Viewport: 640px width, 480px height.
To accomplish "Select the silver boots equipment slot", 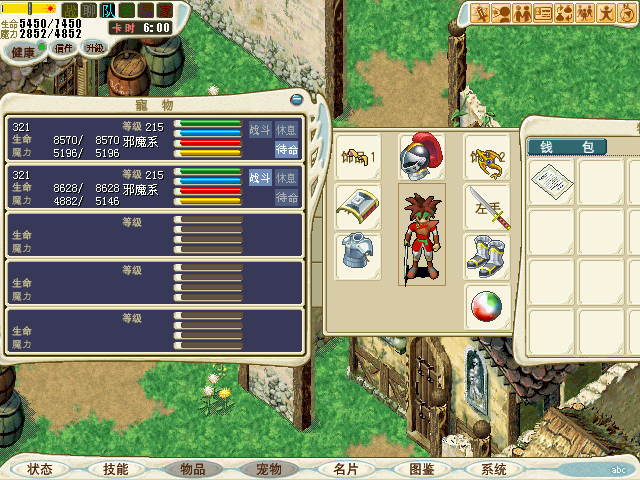I will click(x=487, y=257).
